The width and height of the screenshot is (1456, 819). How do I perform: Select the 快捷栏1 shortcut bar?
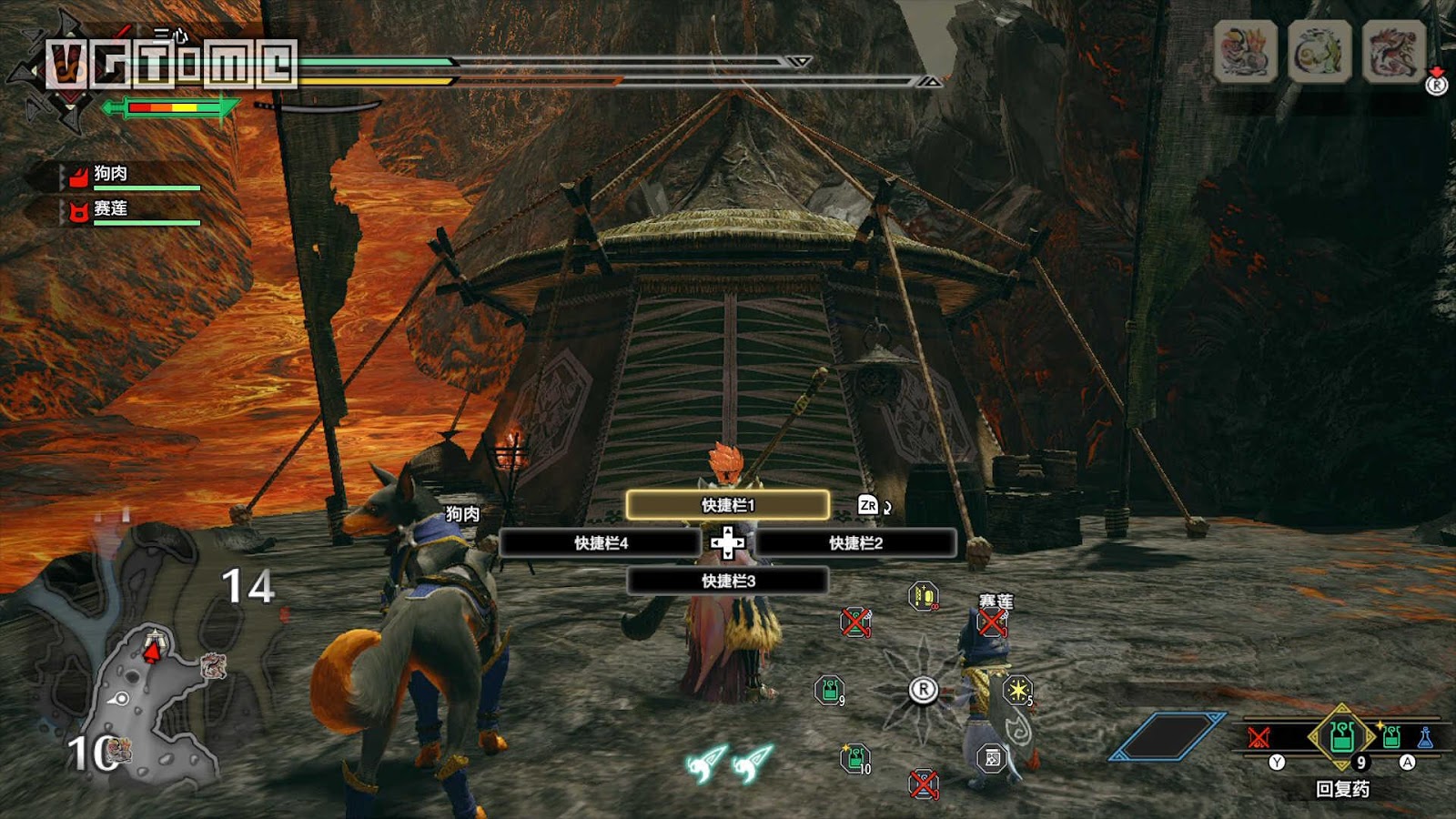pyautogui.click(x=727, y=505)
